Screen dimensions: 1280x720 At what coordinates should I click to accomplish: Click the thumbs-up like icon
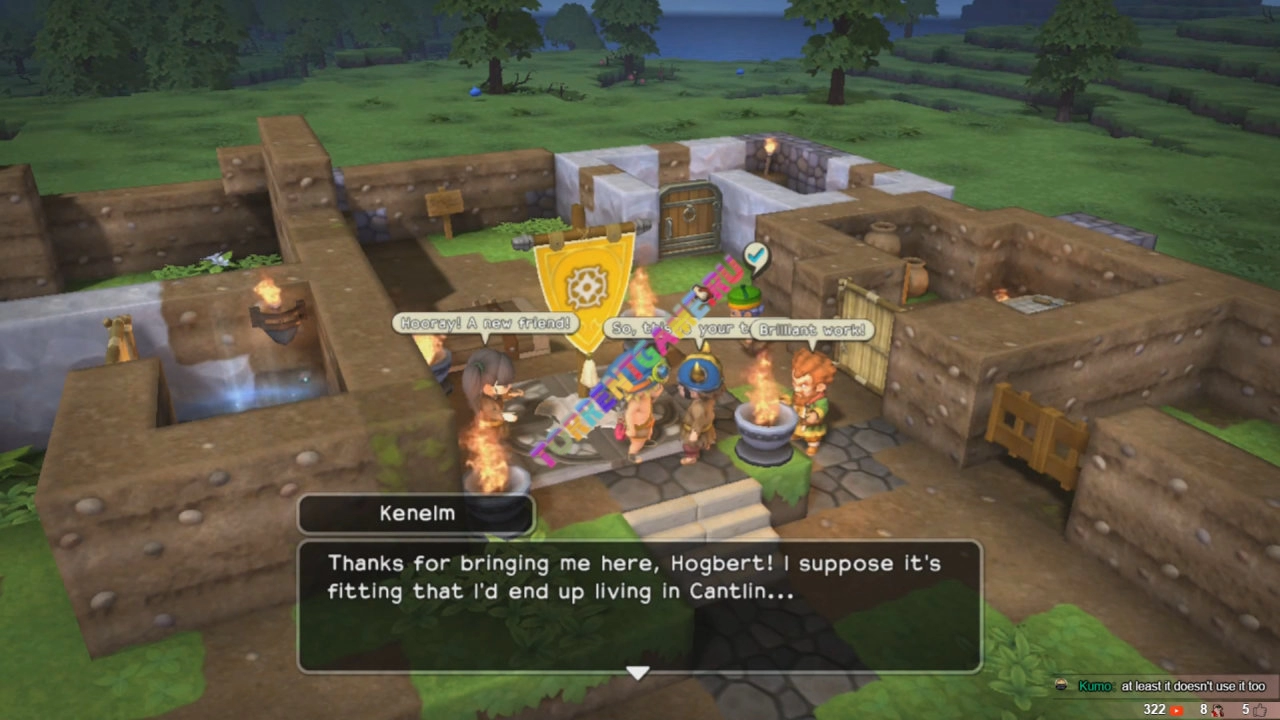tap(1261, 710)
